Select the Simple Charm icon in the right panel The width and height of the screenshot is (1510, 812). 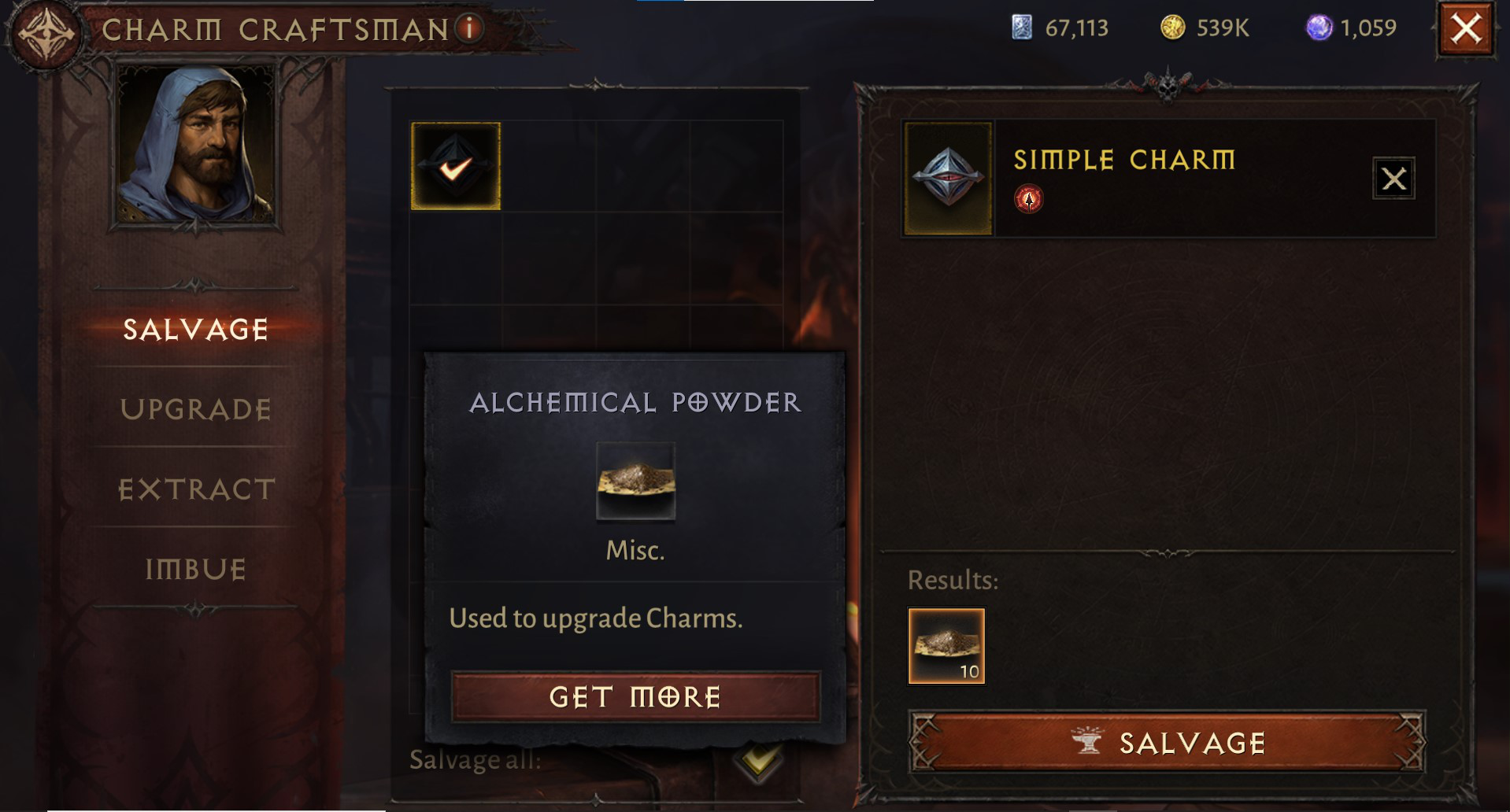[946, 176]
